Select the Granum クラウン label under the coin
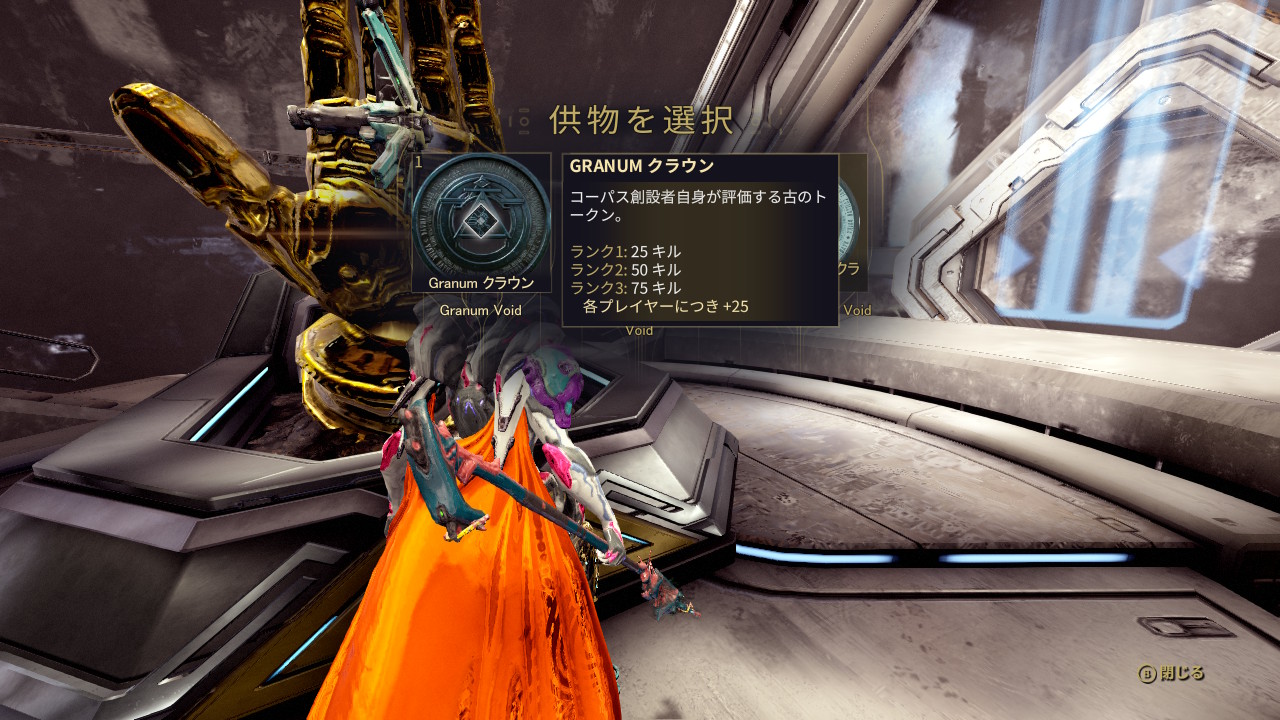Screen dimensions: 1280x720 click(x=483, y=283)
